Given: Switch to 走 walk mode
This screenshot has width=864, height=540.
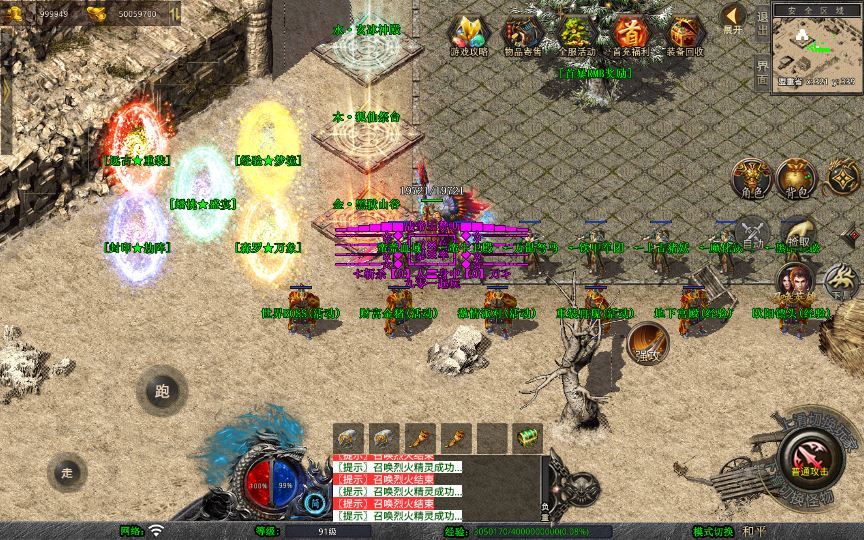Looking at the screenshot, I should click(68, 472).
